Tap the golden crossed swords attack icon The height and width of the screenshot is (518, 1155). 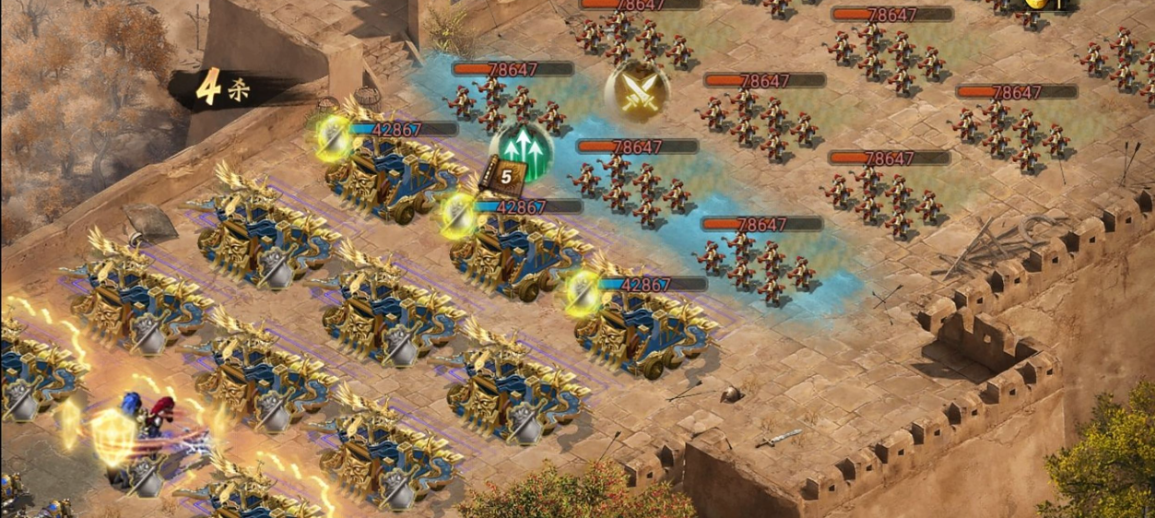point(636,91)
